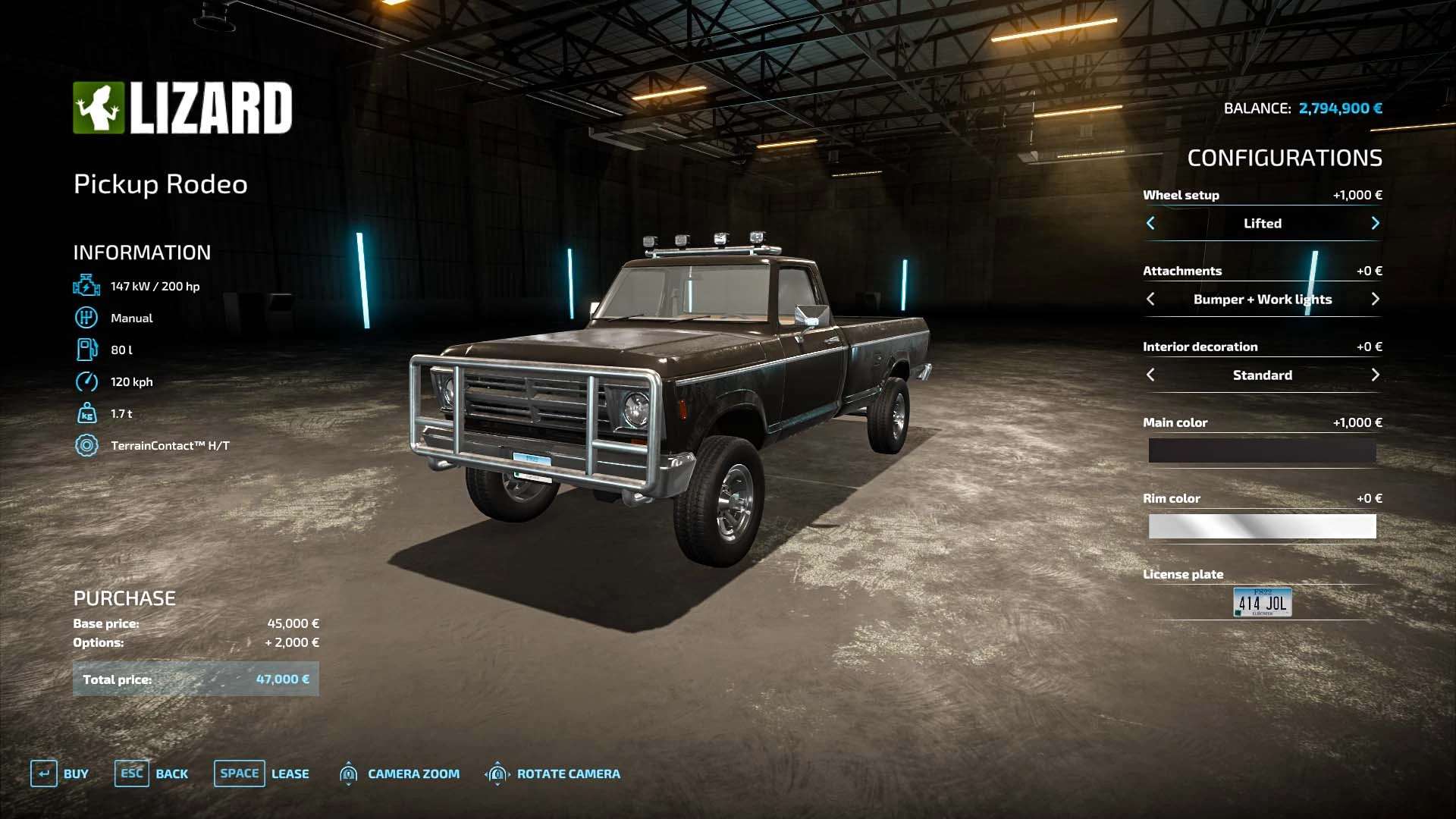Open the Main color dark swatch
The width and height of the screenshot is (1456, 819).
1262,450
